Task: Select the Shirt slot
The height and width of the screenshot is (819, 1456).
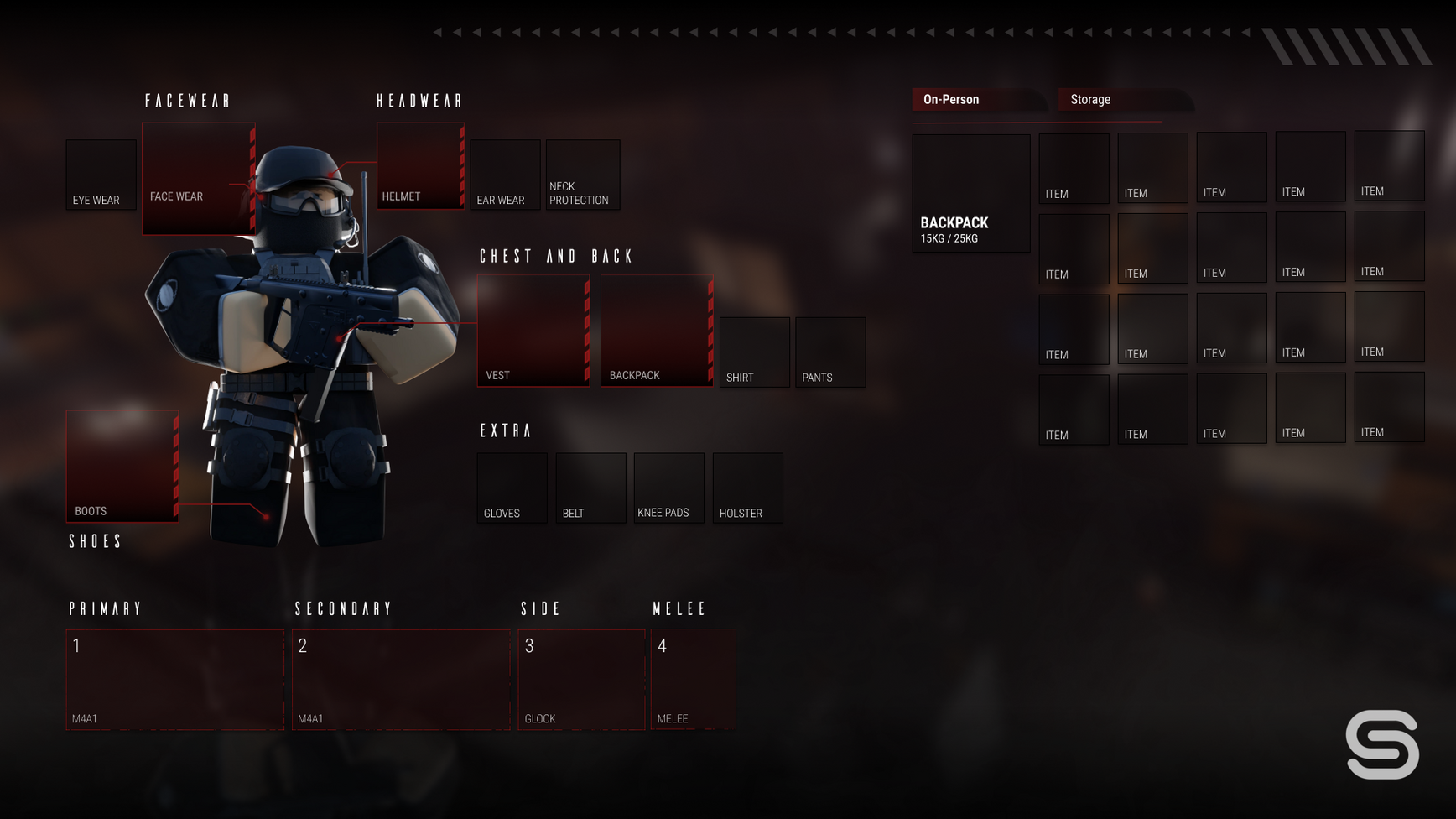Action: coord(755,352)
